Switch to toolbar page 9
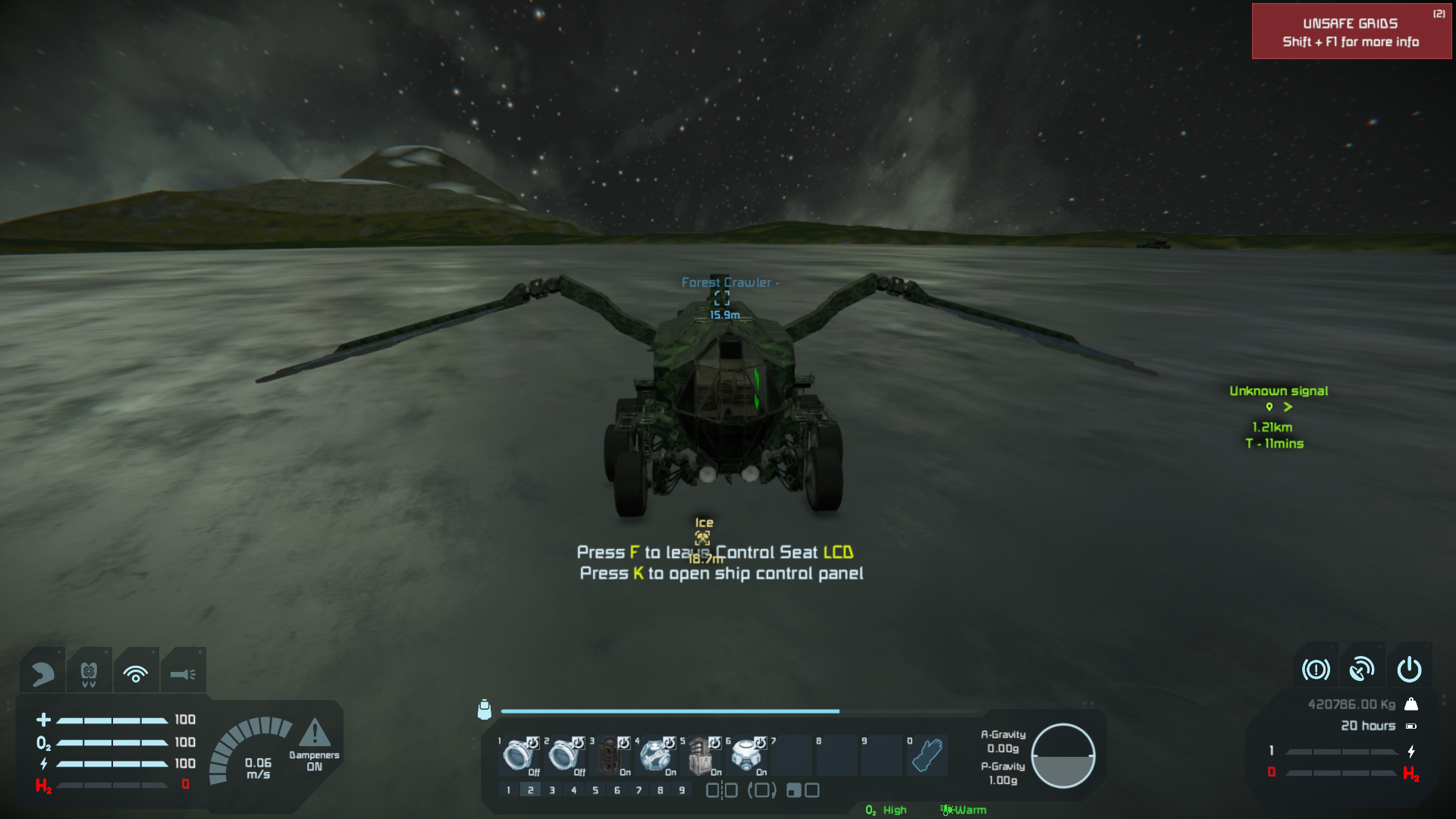 pos(682,790)
